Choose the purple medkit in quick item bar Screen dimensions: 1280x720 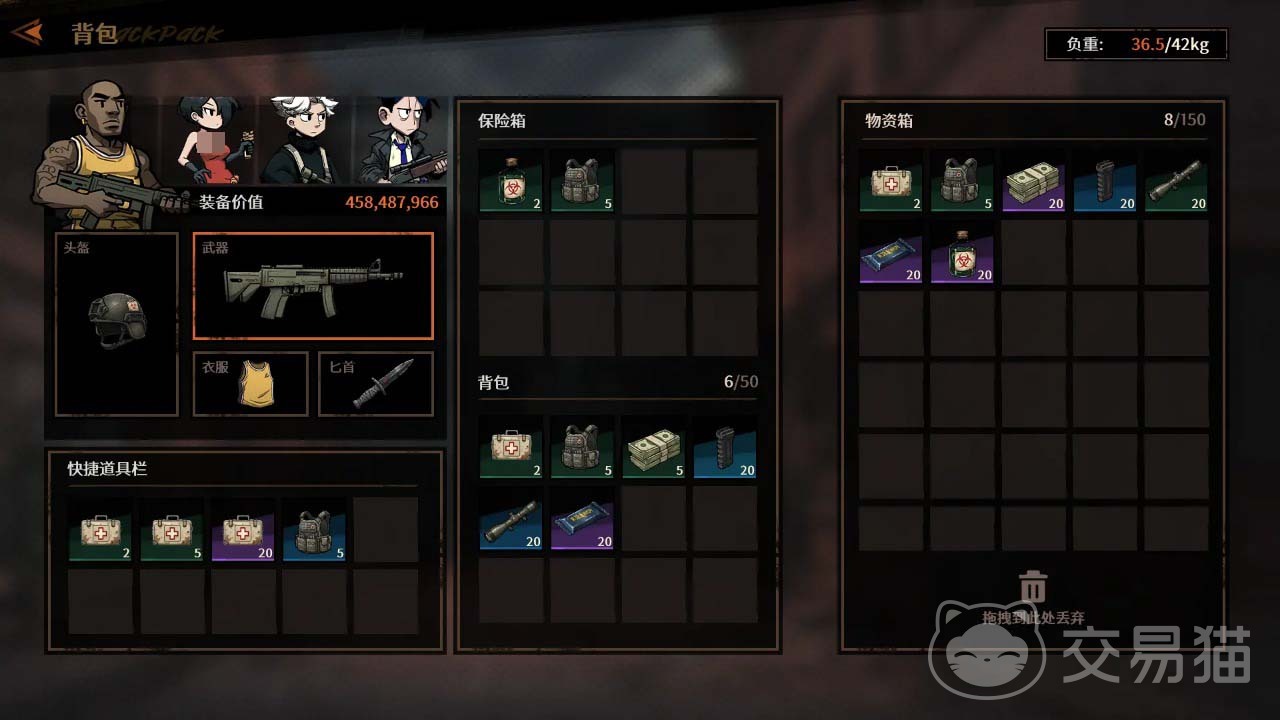tap(243, 531)
